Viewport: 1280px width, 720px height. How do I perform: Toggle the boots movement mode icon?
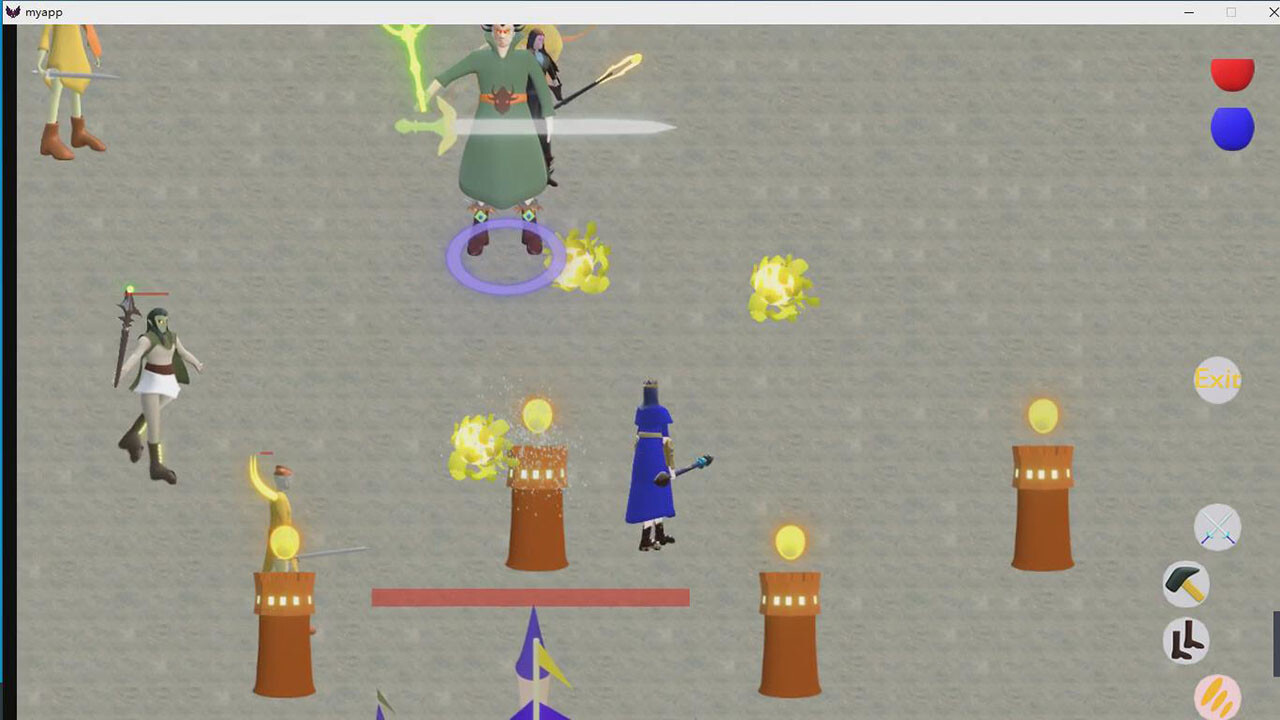1185,641
